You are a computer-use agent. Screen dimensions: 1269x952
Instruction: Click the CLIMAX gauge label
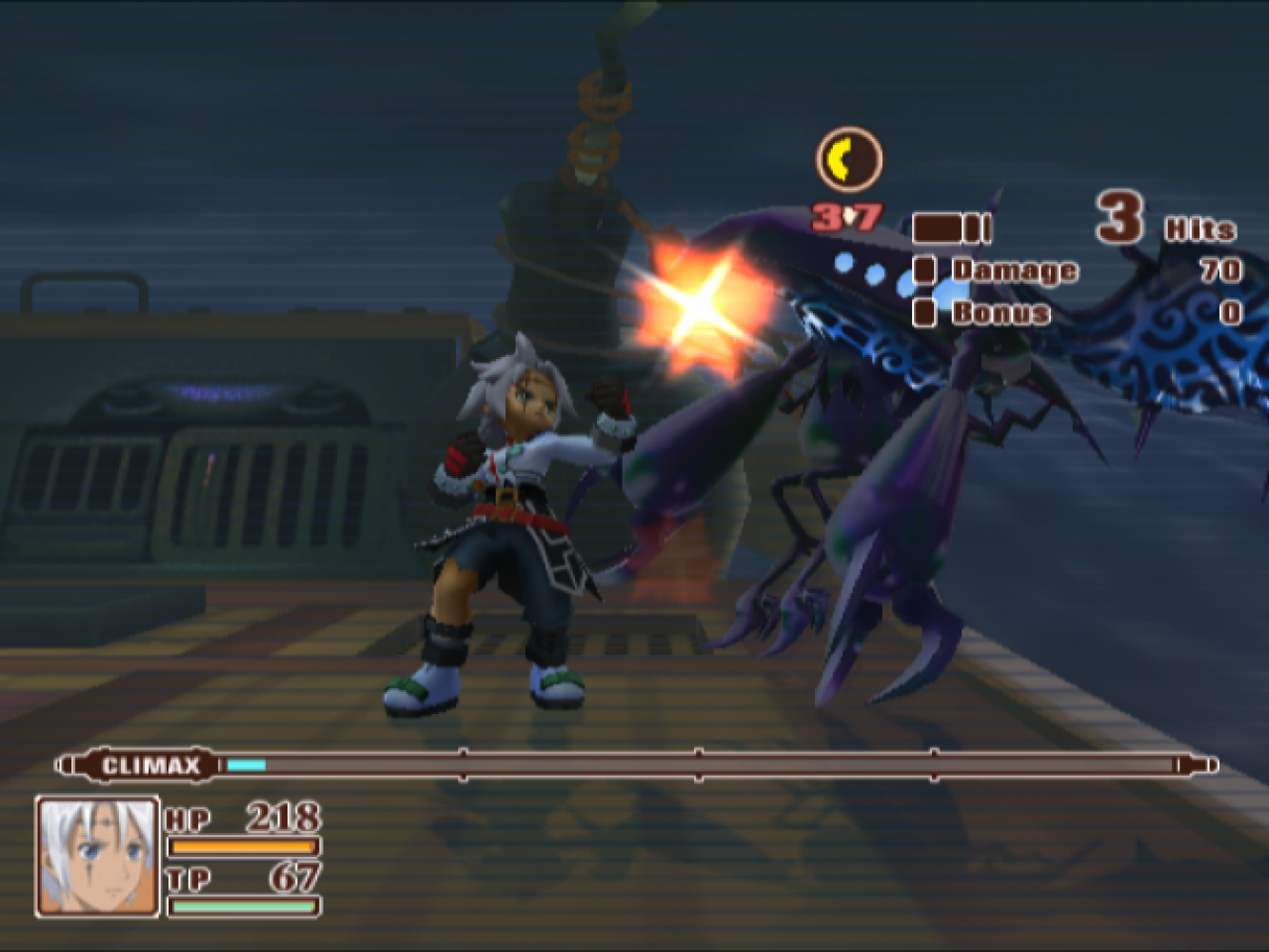pos(150,765)
